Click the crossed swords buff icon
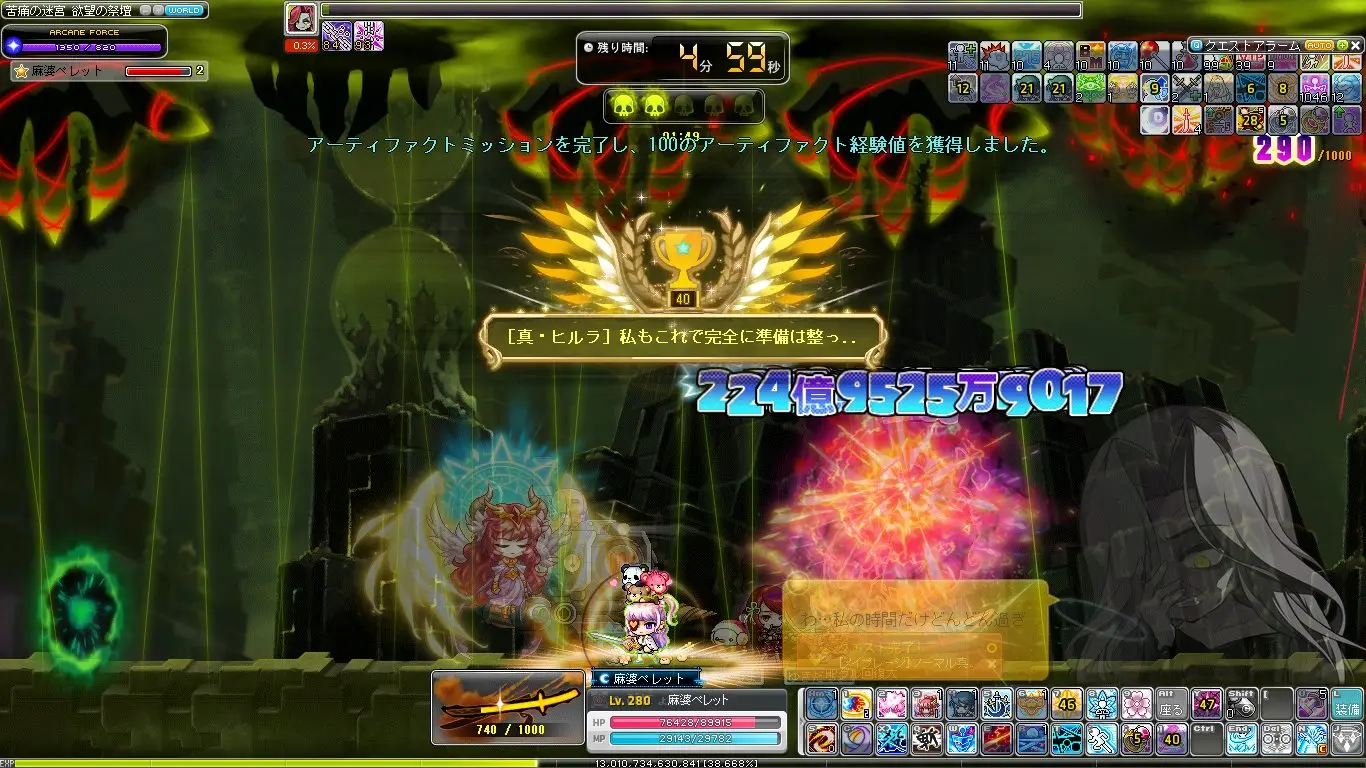Screen dimensions: 1366x768 (1187, 88)
